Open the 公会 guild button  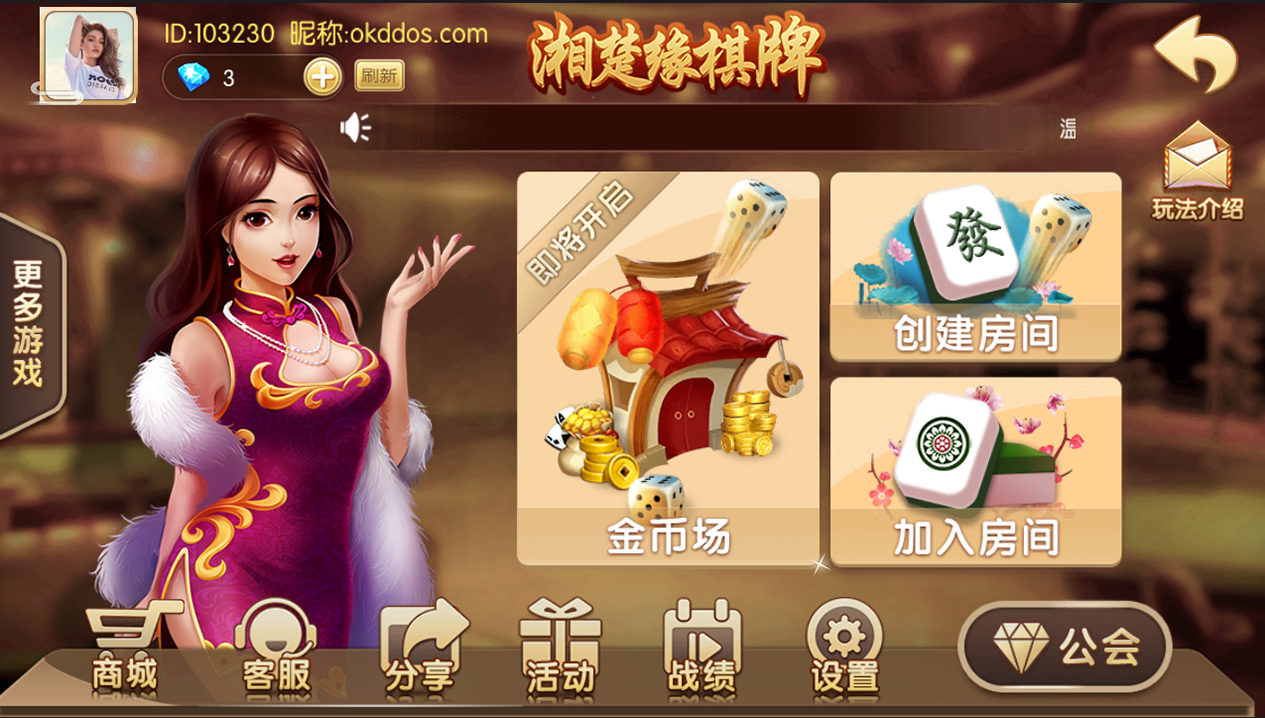pos(1064,648)
